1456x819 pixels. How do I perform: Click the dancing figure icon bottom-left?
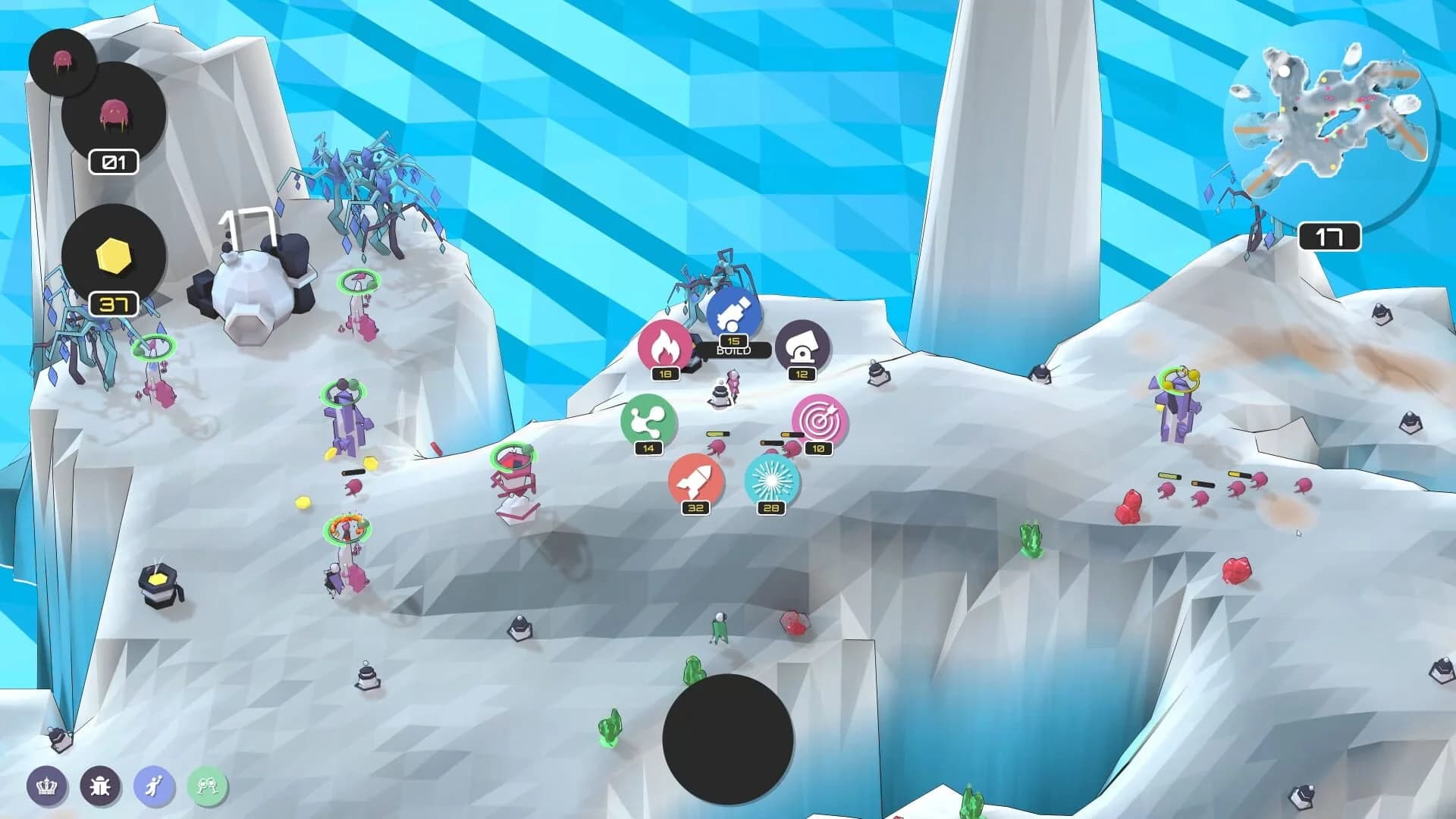(154, 787)
